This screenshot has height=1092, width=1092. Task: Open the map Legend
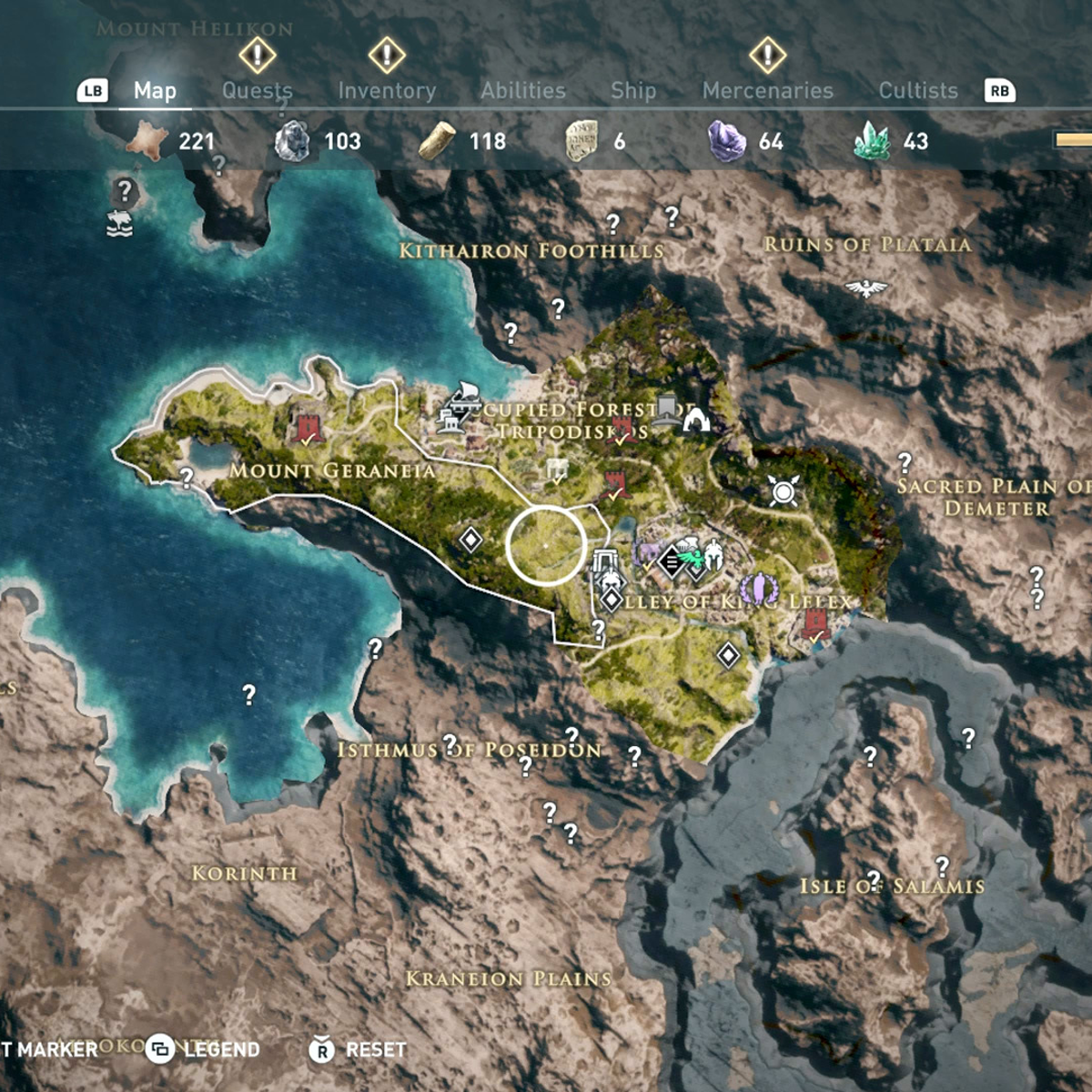[205, 1049]
